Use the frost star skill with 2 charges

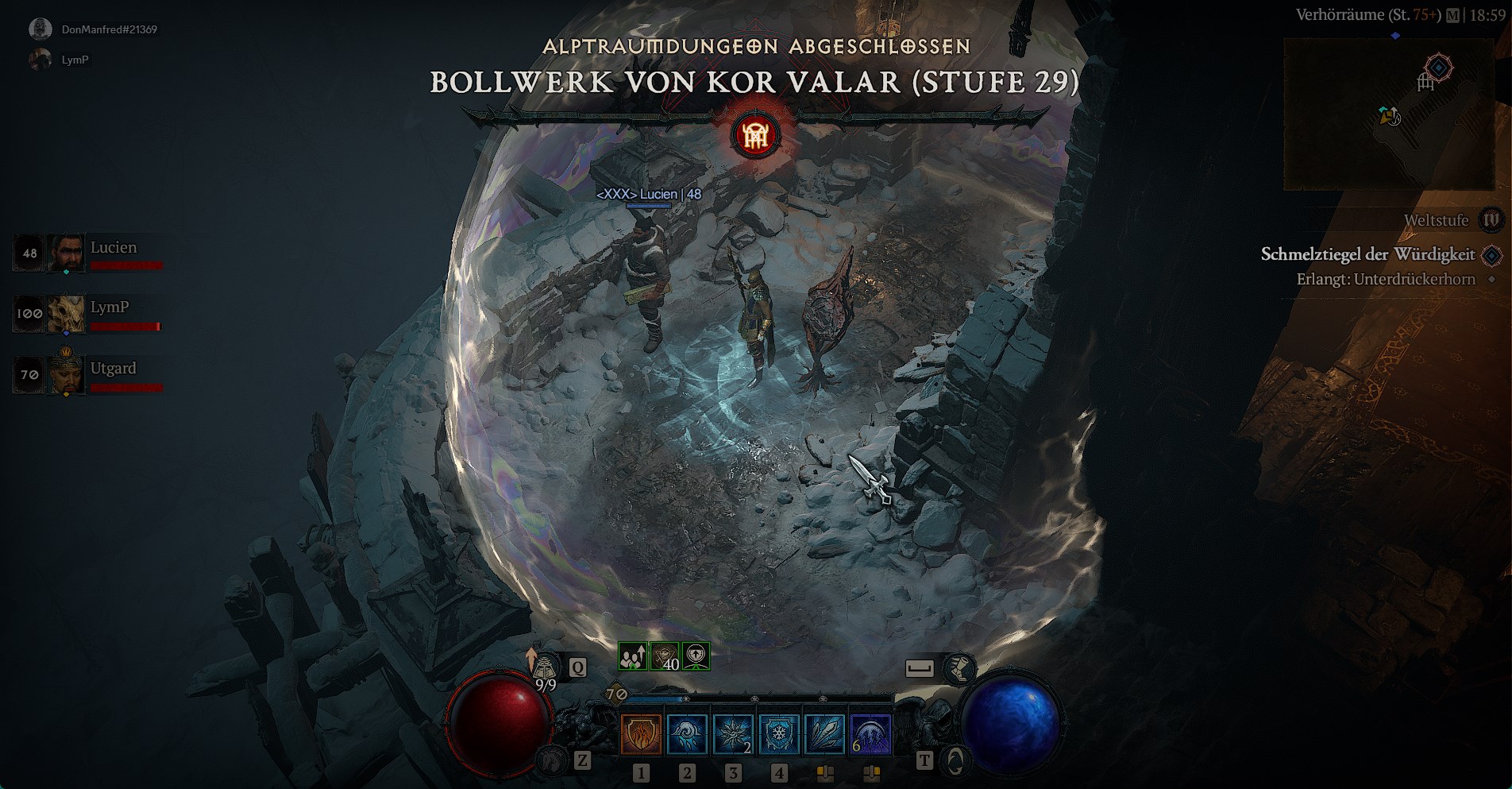[x=733, y=733]
